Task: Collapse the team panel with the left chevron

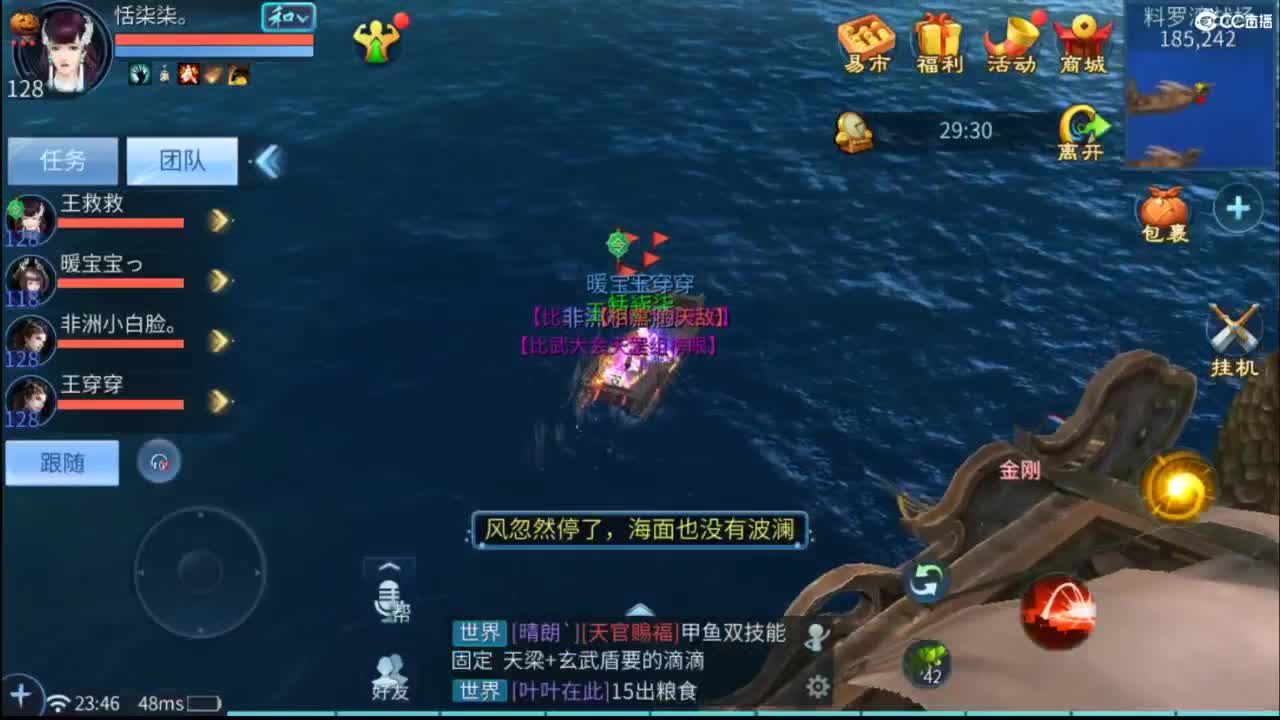Action: coord(265,160)
